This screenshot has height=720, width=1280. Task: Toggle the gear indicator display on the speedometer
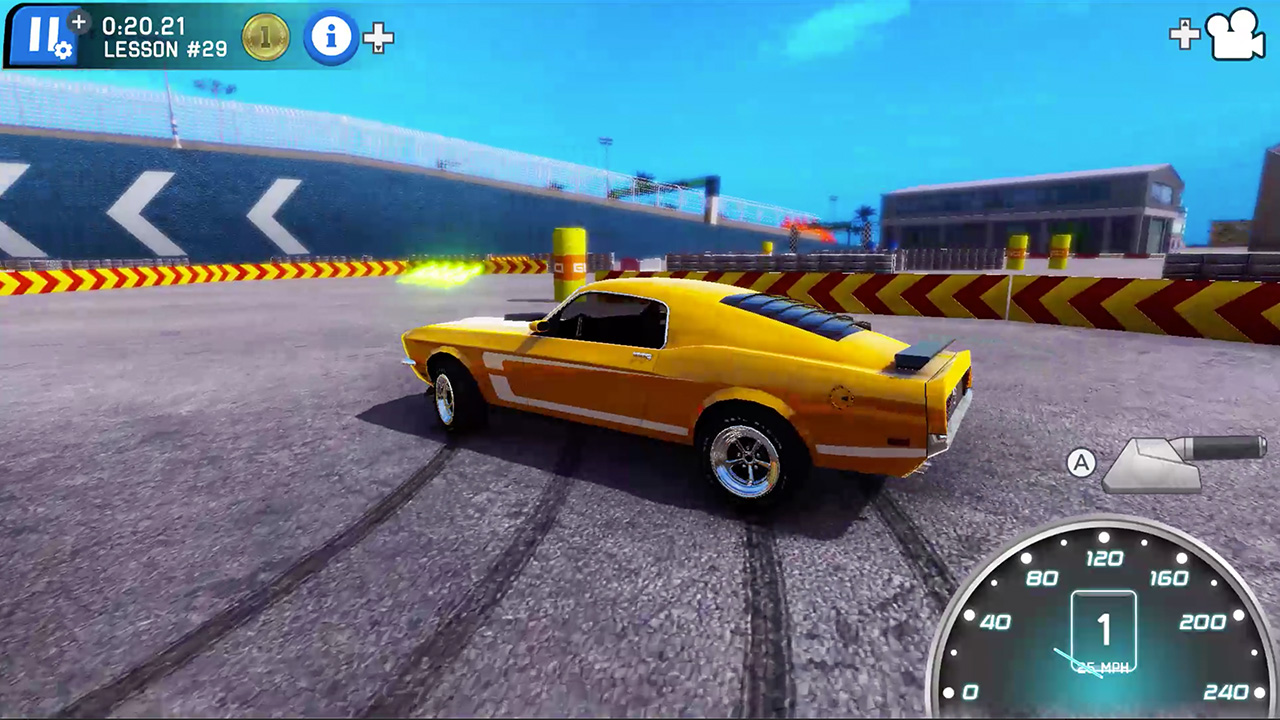(1104, 628)
